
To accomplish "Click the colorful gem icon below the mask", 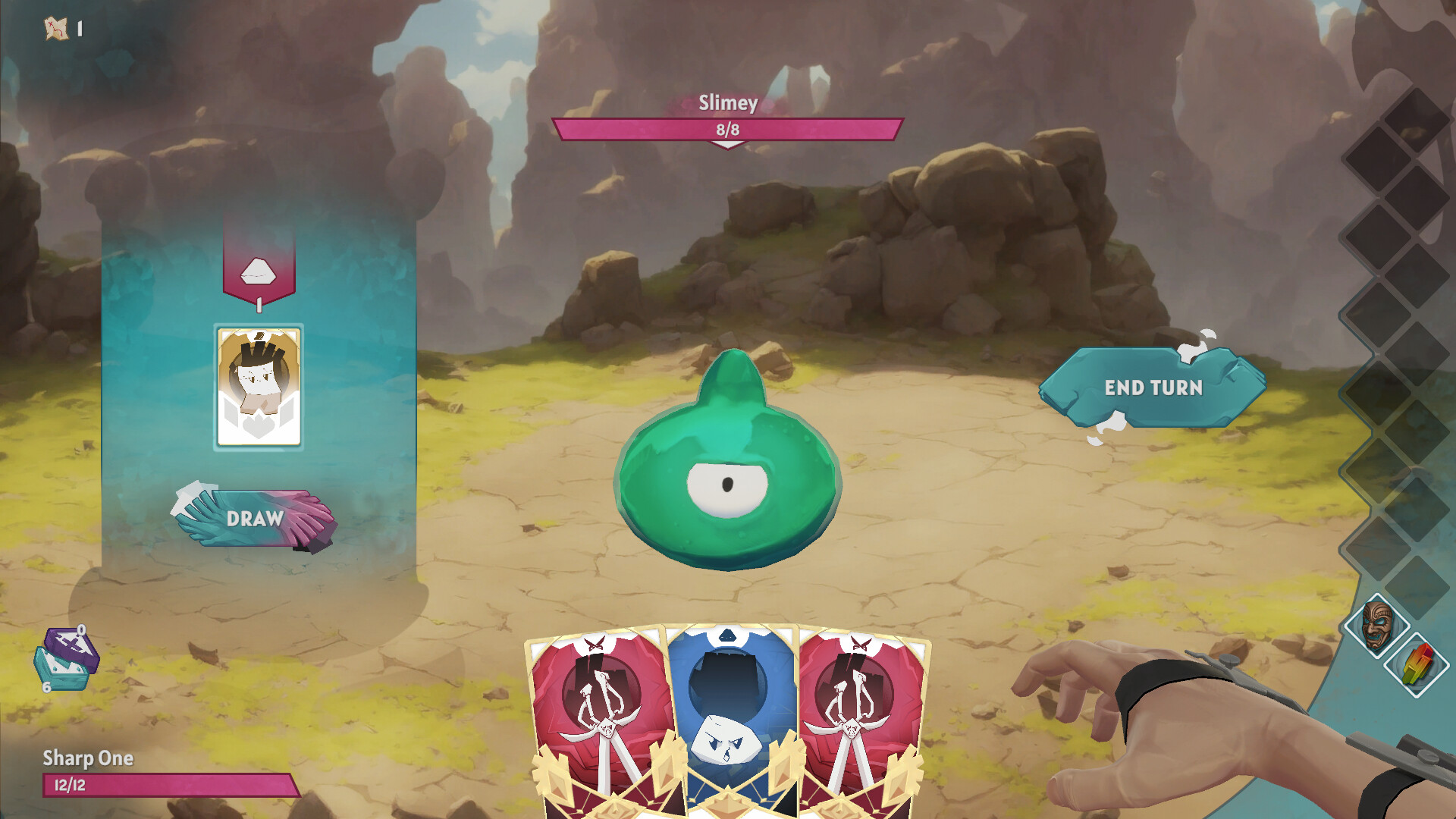I will click(1417, 664).
